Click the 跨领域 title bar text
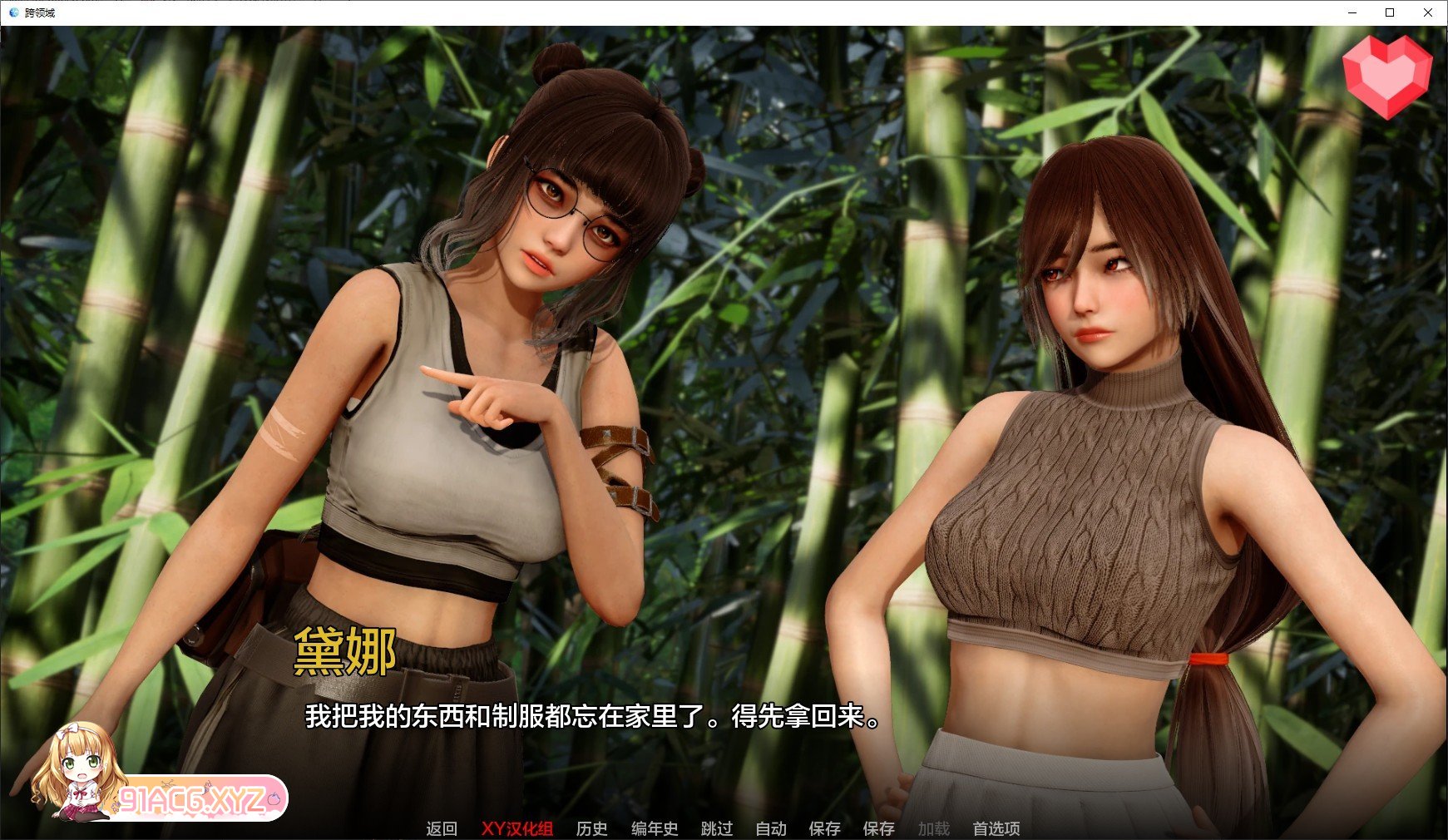The image size is (1448, 840). tap(39, 12)
